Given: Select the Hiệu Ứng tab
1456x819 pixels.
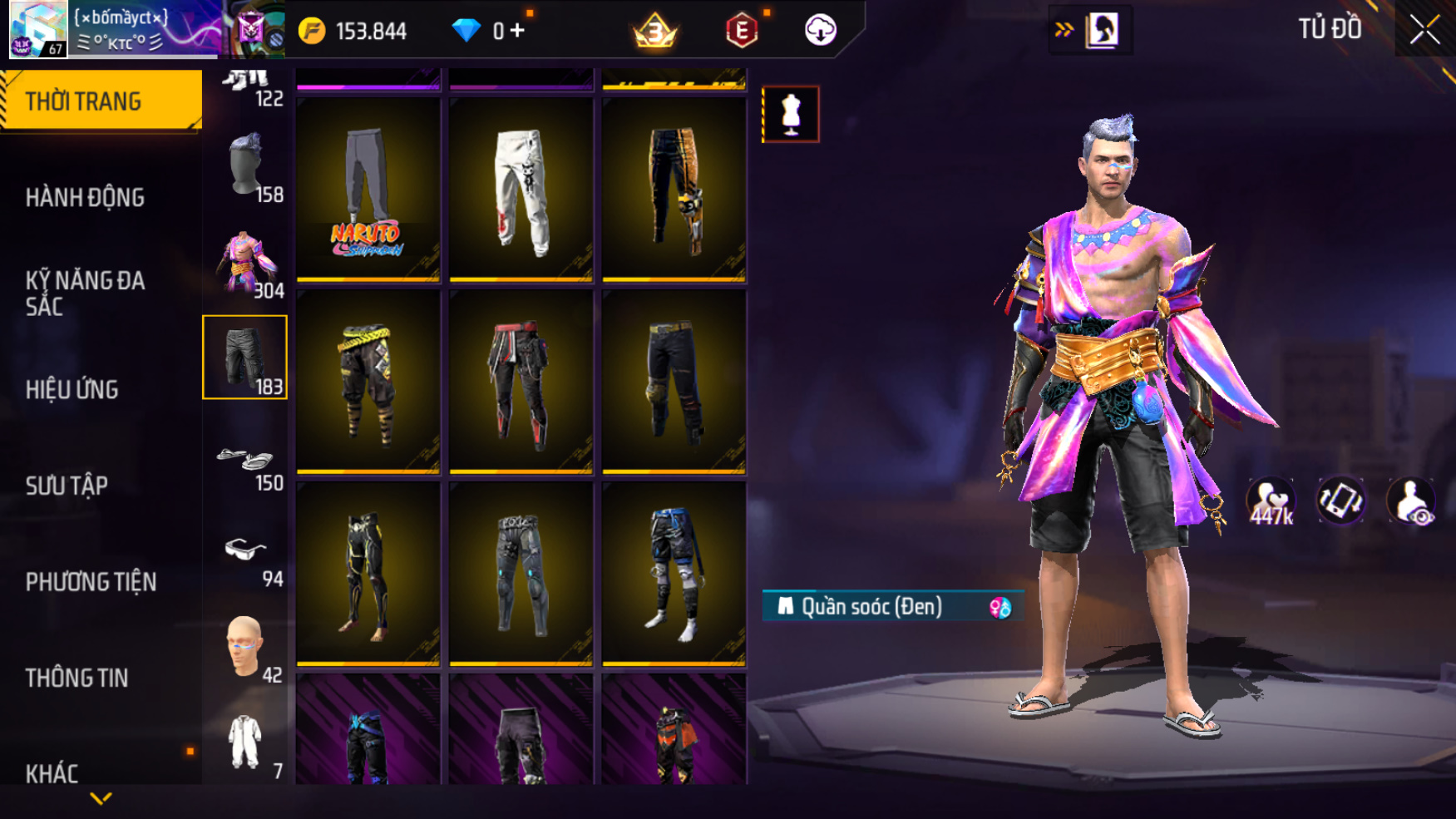Looking at the screenshot, I should point(72,389).
